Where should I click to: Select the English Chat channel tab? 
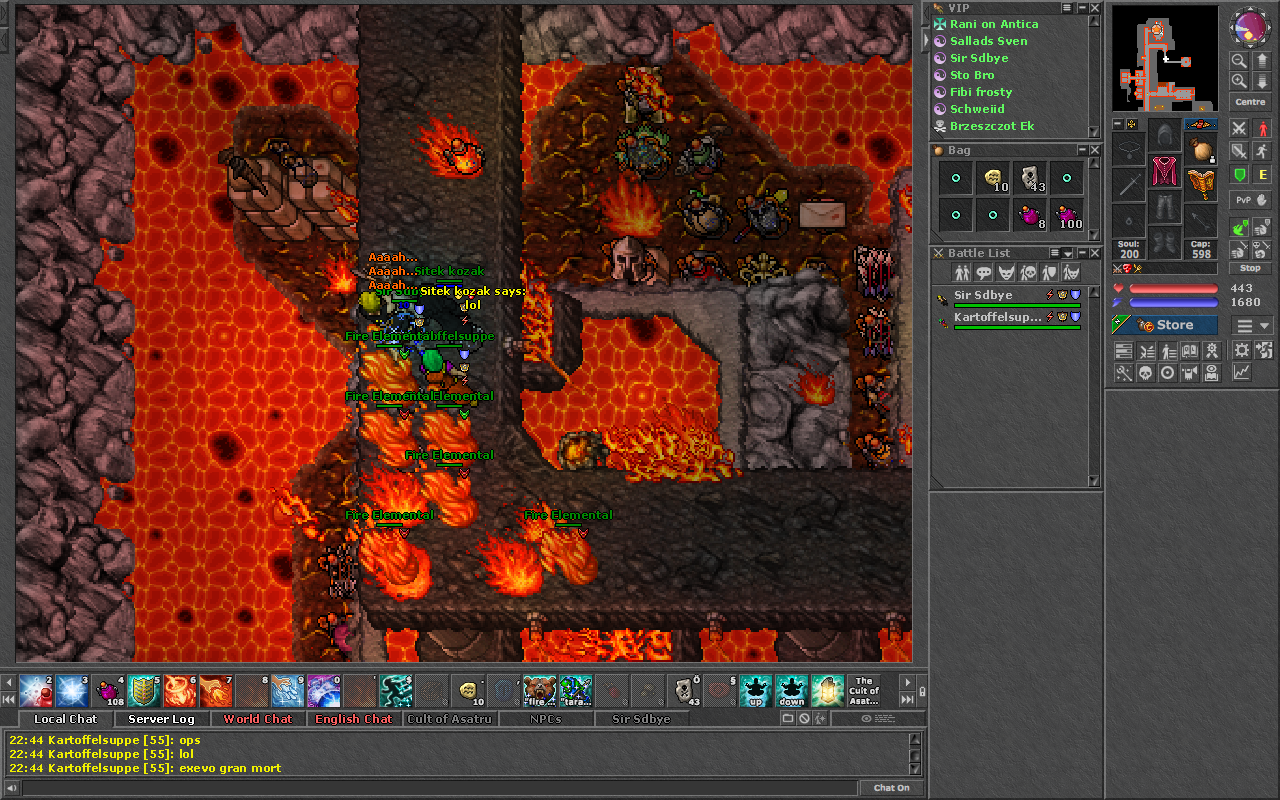[353, 719]
